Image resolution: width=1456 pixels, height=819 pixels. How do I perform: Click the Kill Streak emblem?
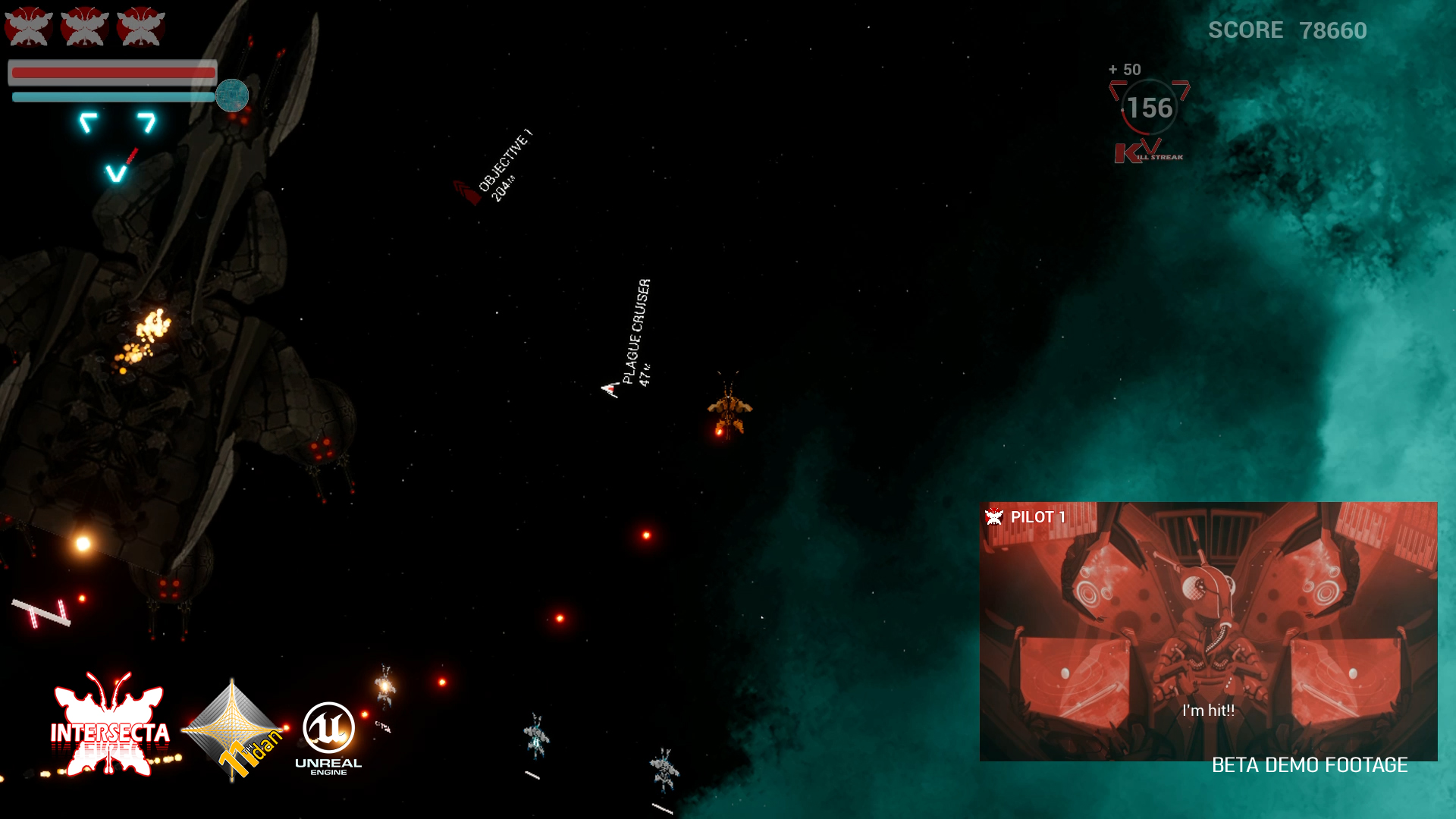click(1148, 152)
